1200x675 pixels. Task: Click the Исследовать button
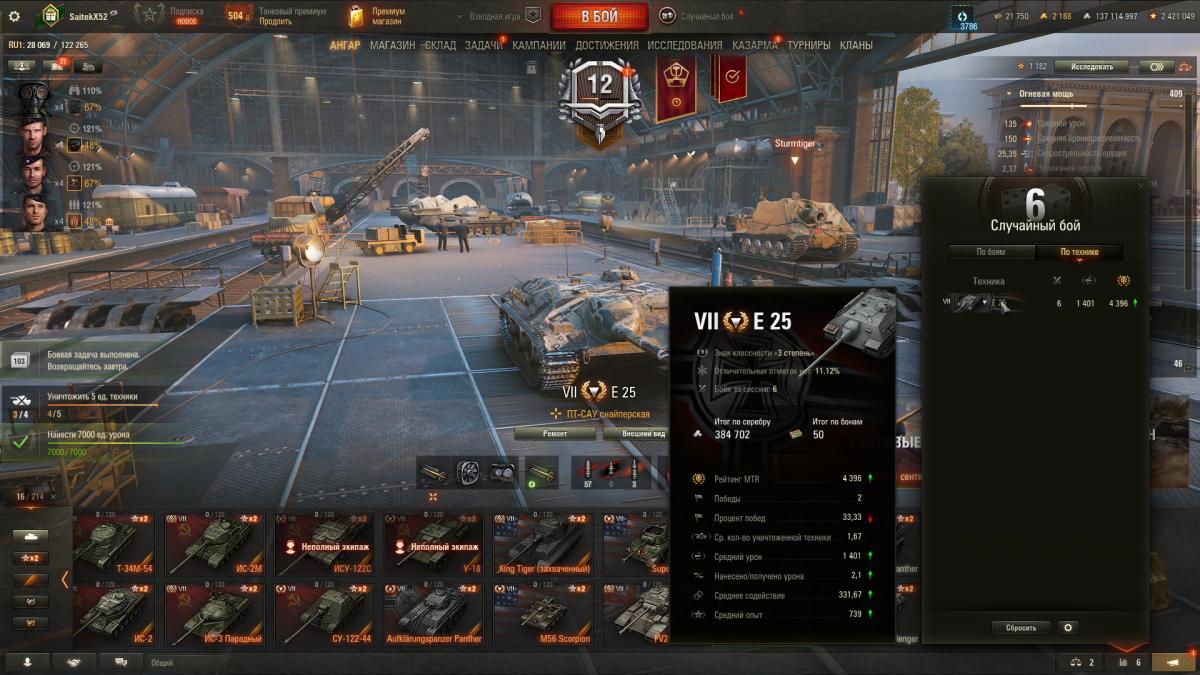pyautogui.click(x=1091, y=67)
